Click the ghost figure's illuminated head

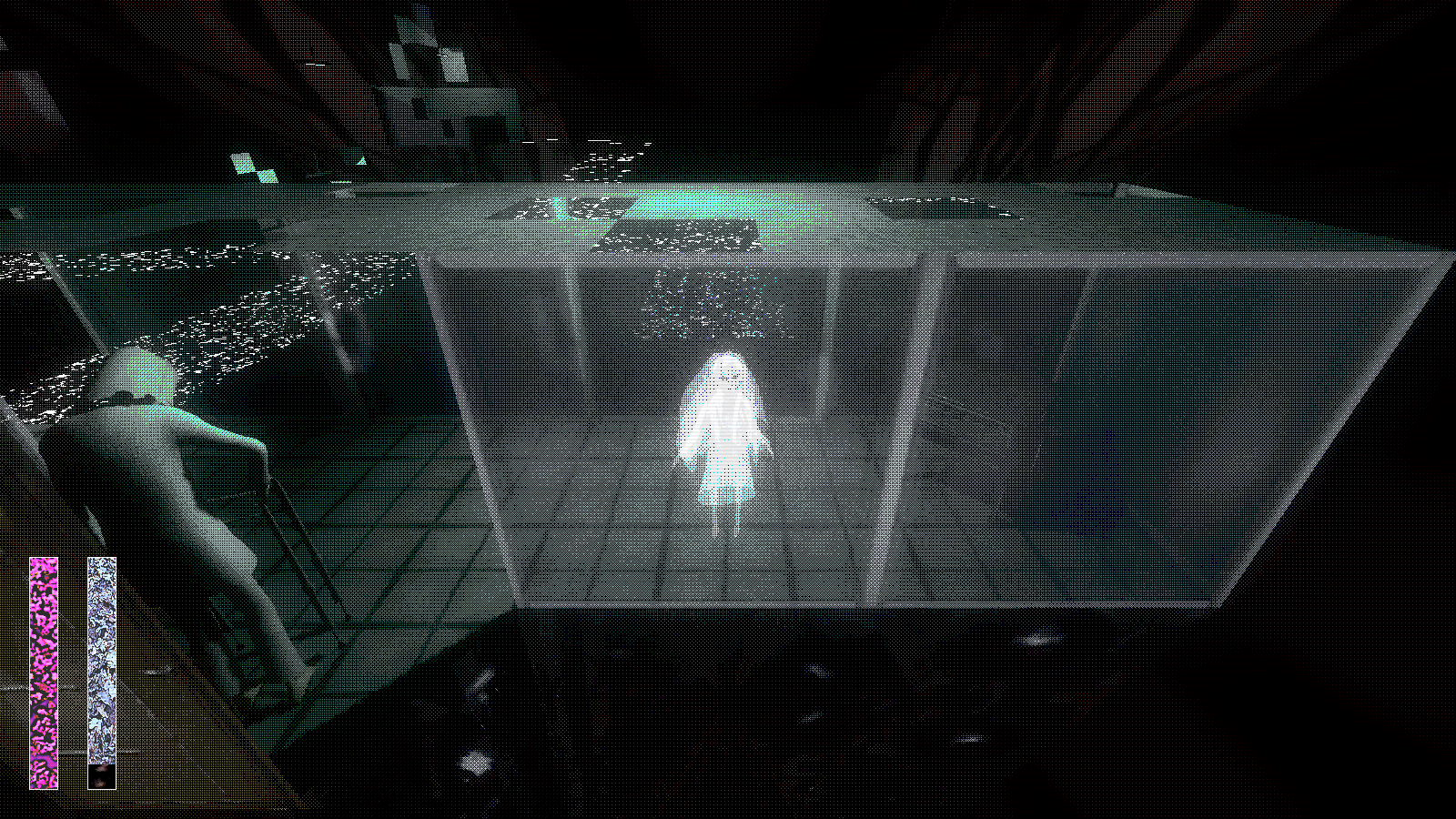click(725, 371)
